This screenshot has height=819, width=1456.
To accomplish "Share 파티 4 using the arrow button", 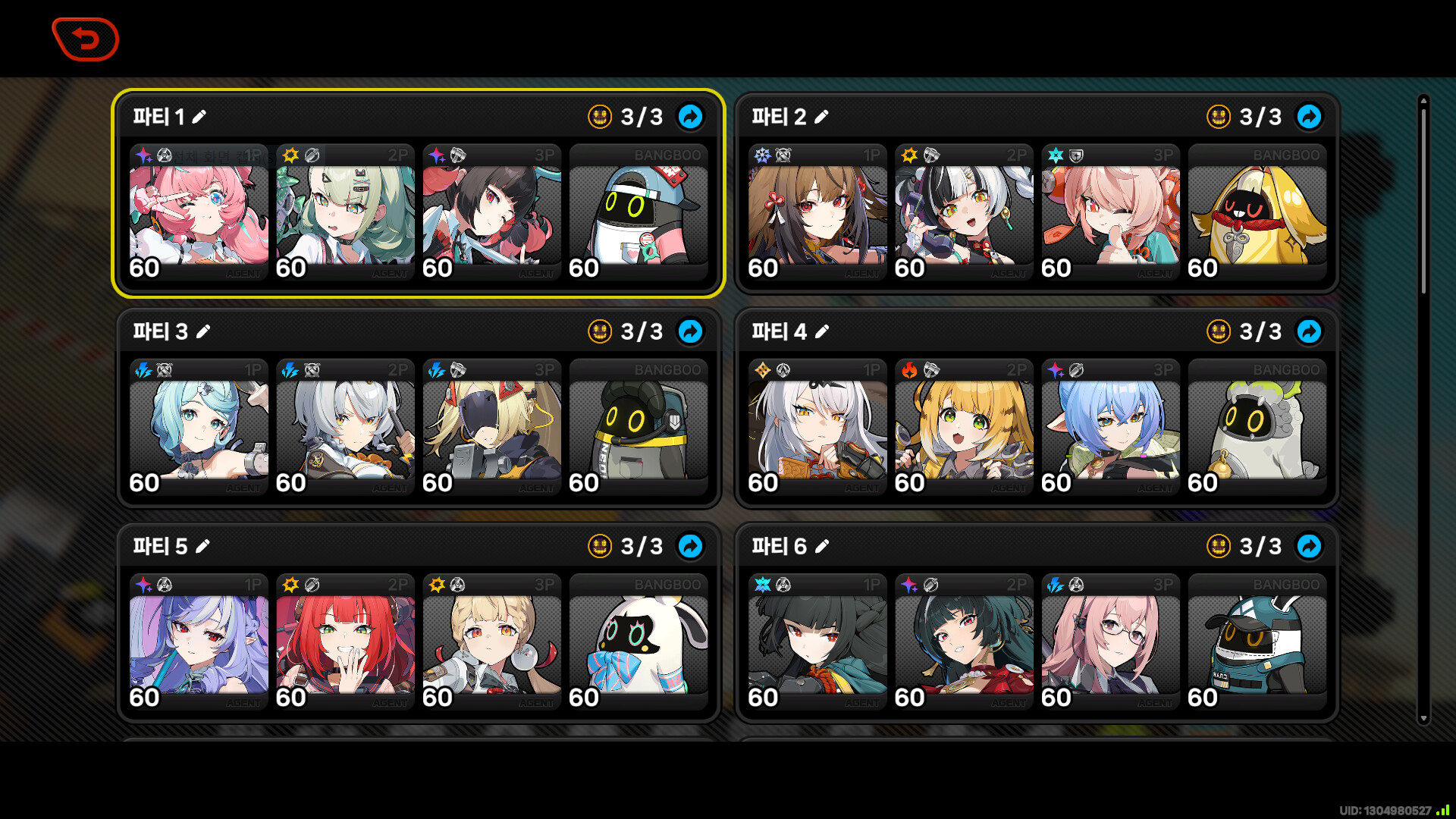I will tap(1309, 331).
